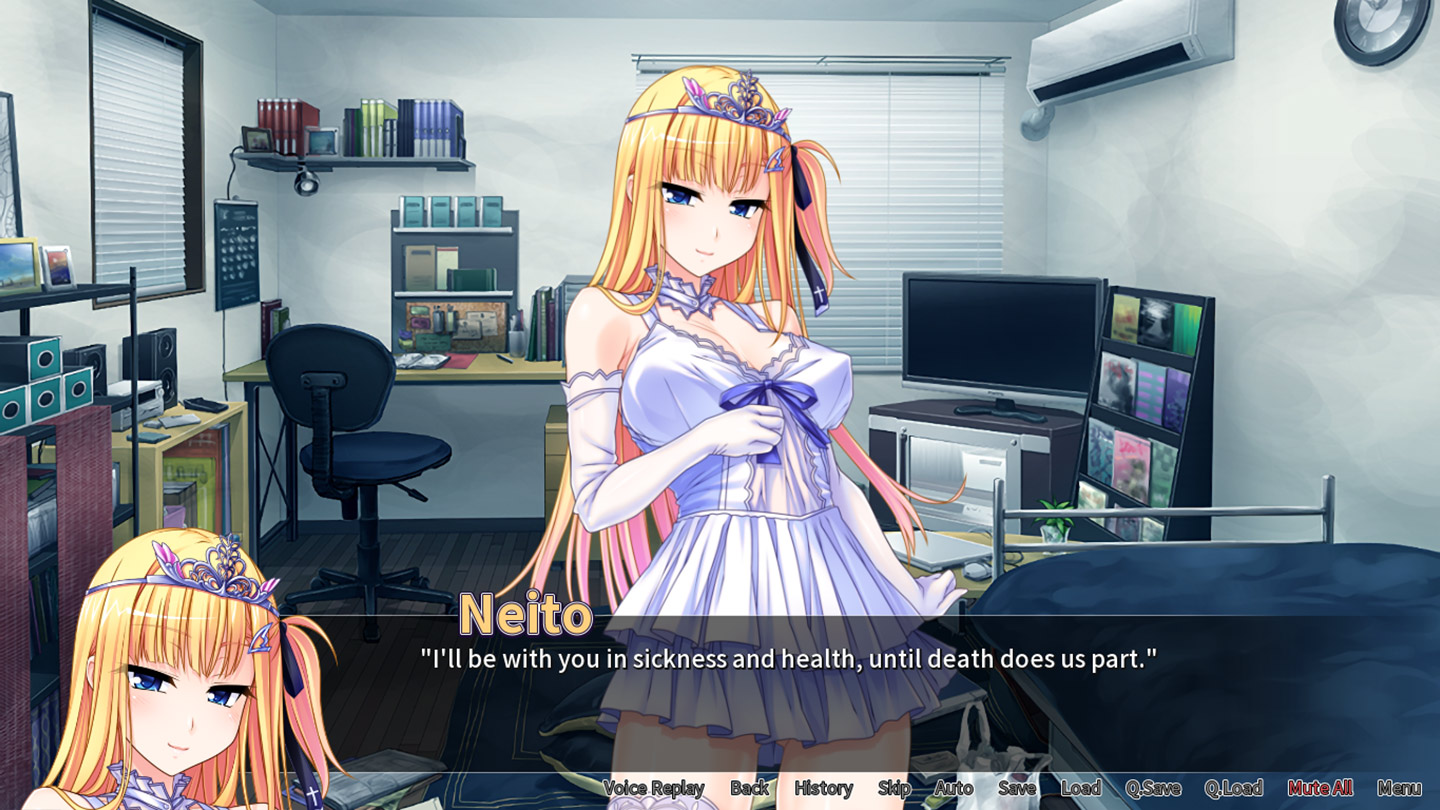This screenshot has width=1440, height=810.
Task: Open the Save screen
Action: [x=1016, y=788]
